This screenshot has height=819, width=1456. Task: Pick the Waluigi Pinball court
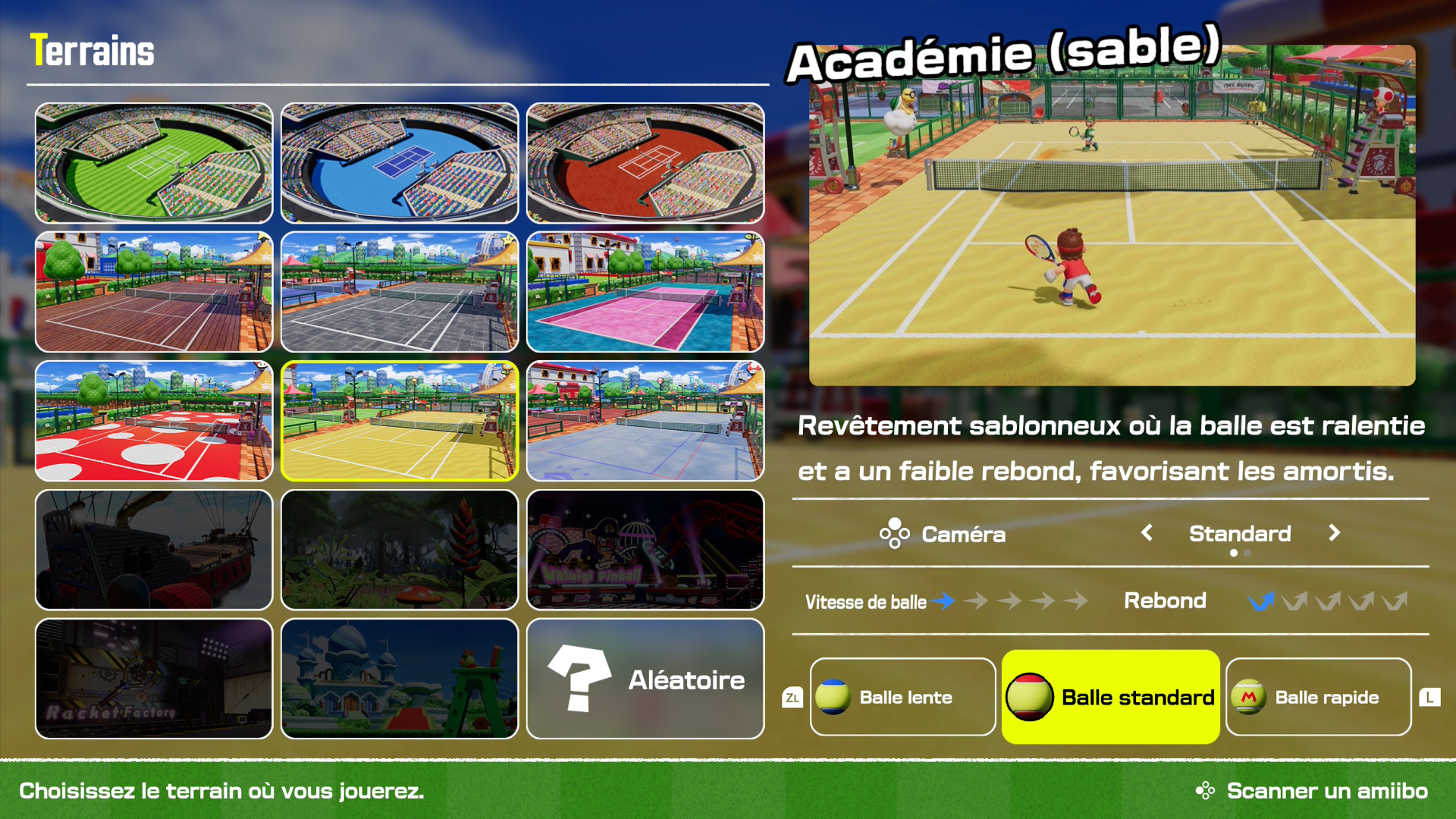645,550
